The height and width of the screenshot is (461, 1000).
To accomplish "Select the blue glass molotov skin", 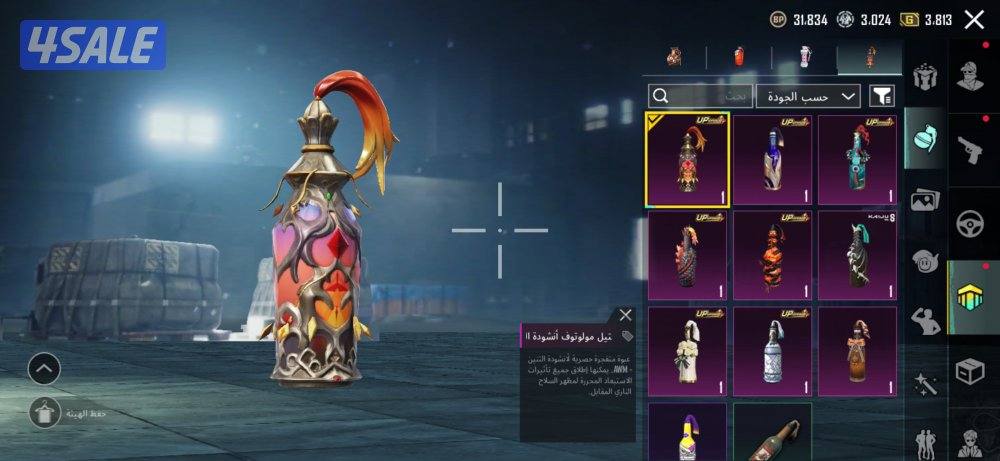I will 772,159.
